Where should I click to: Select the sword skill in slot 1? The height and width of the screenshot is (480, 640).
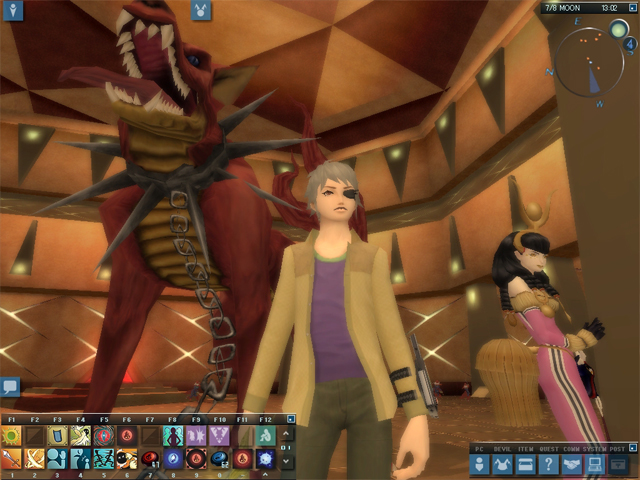pos(11,459)
